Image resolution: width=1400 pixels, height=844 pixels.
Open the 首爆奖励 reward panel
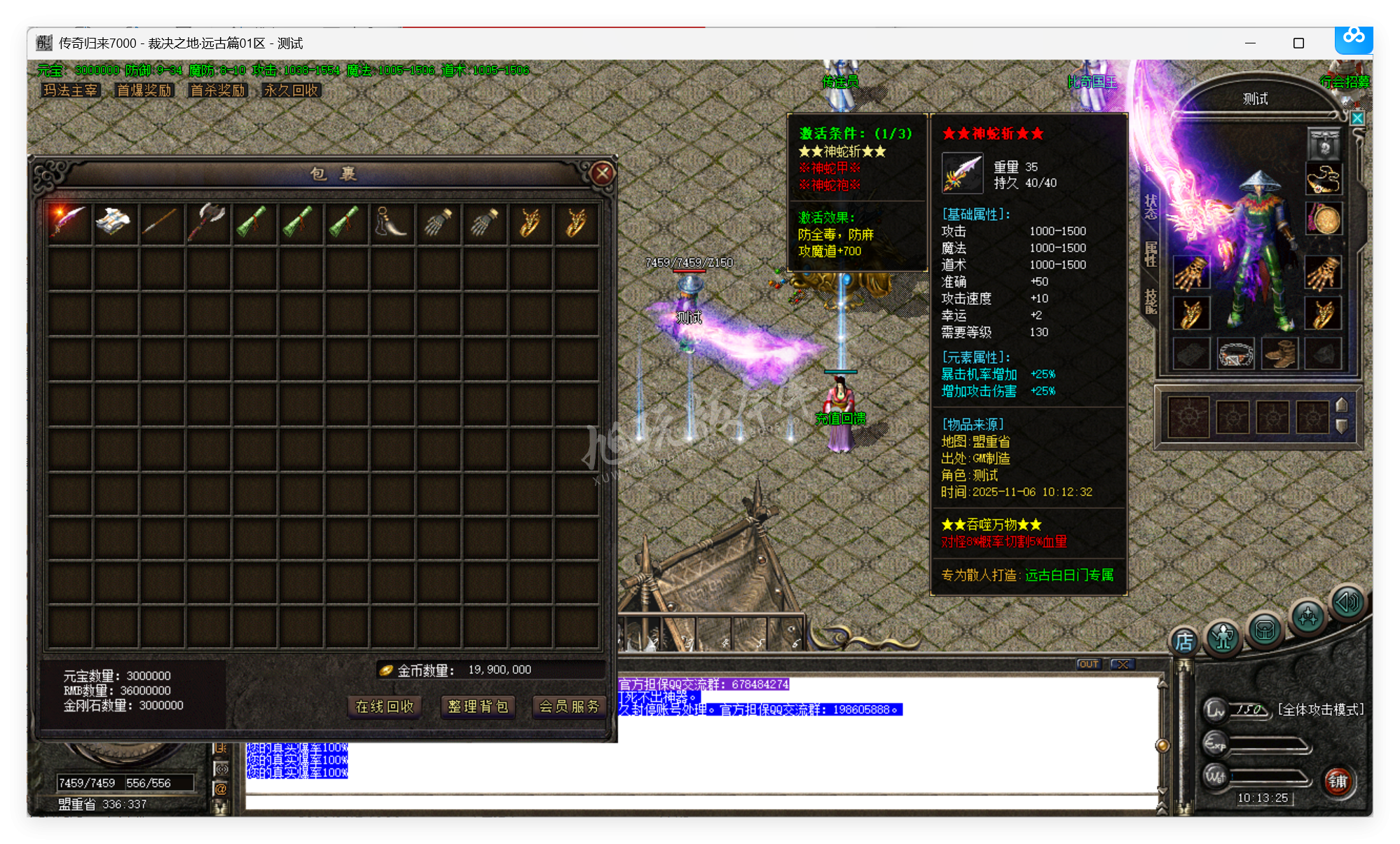tap(144, 90)
